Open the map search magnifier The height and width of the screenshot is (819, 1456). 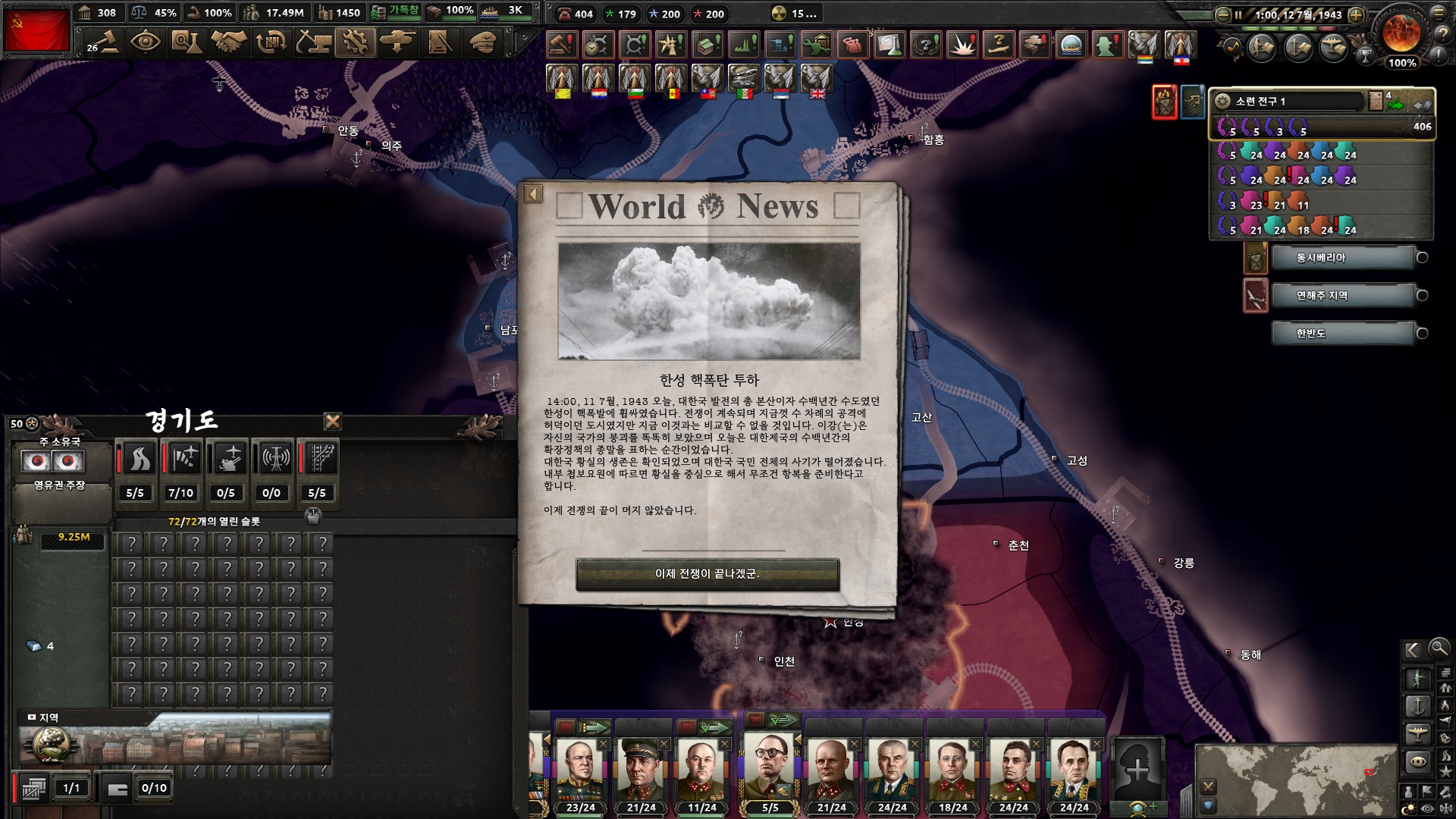coord(1438,648)
